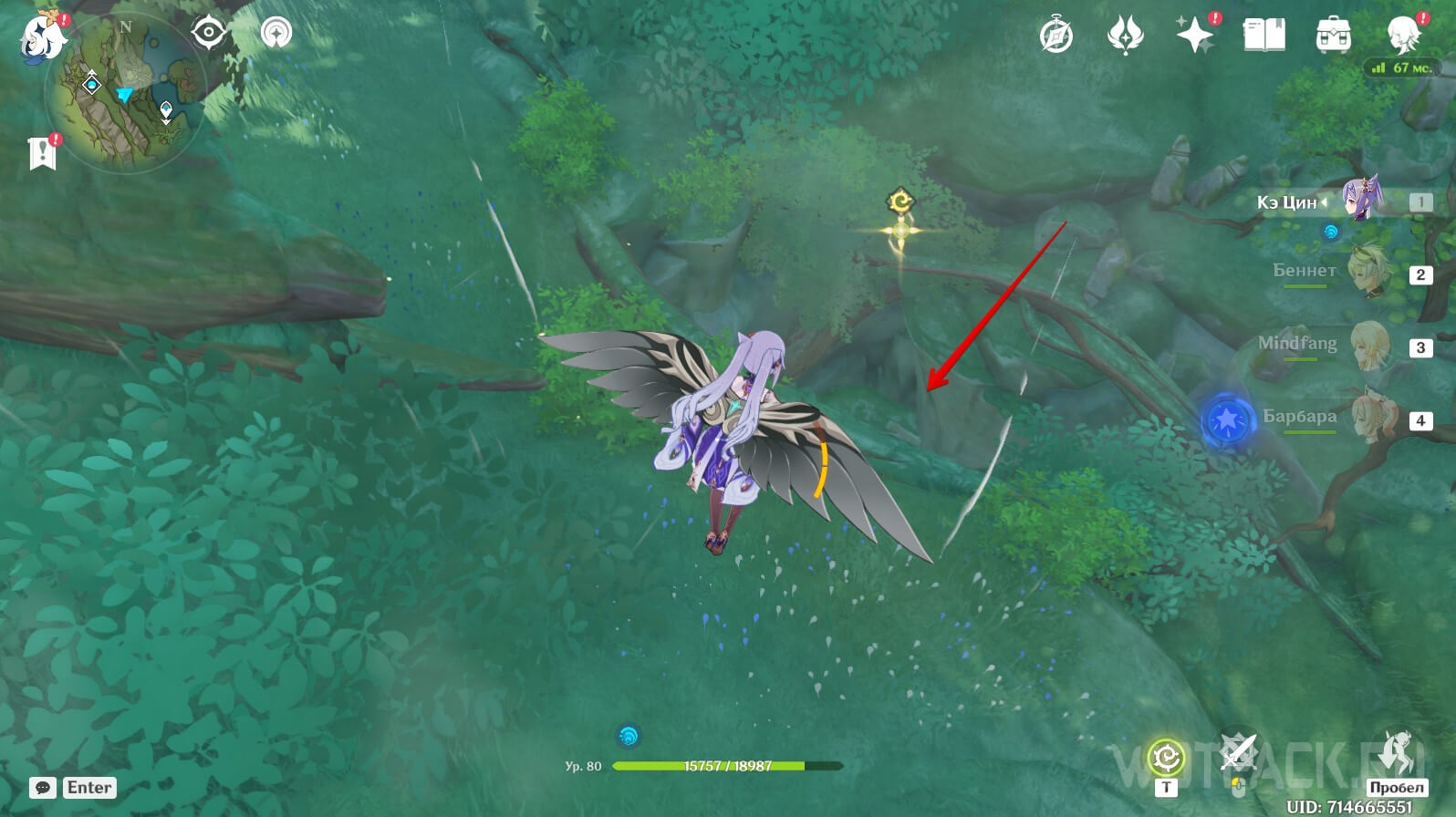Open the character profile icon
1456x817 pixels.
pos(1401,35)
